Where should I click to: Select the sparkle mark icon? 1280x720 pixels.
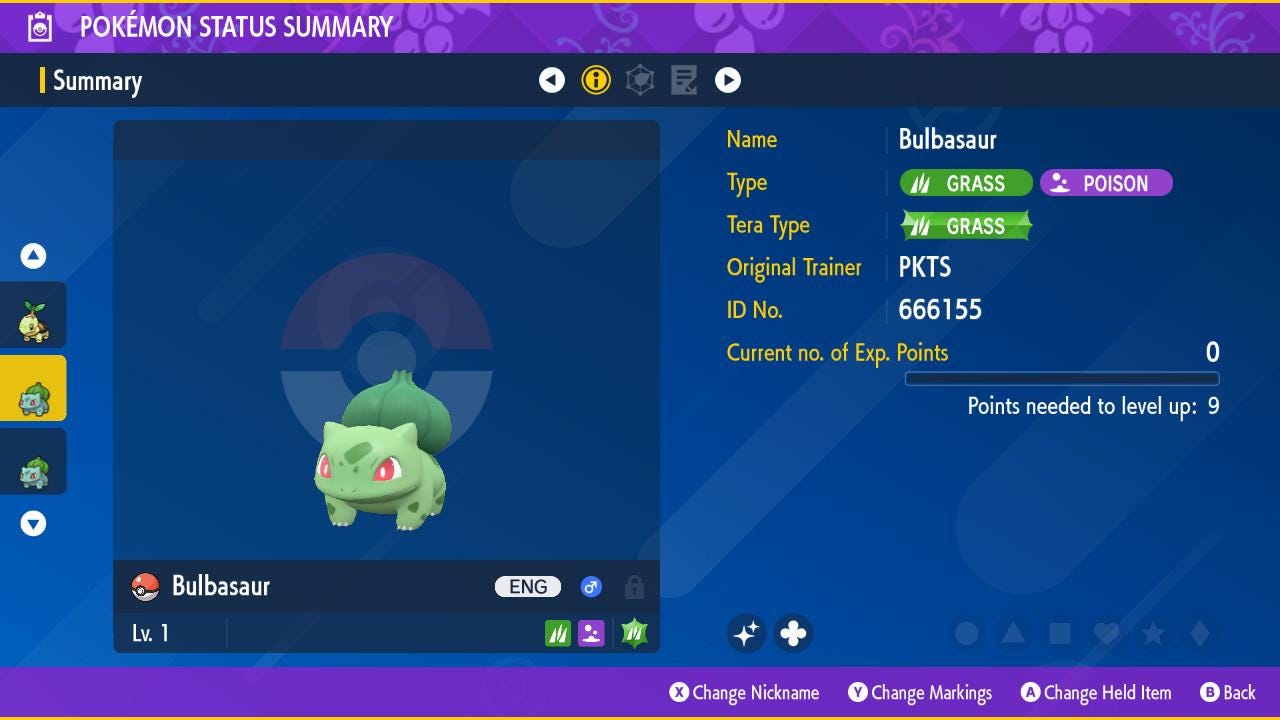tap(746, 633)
